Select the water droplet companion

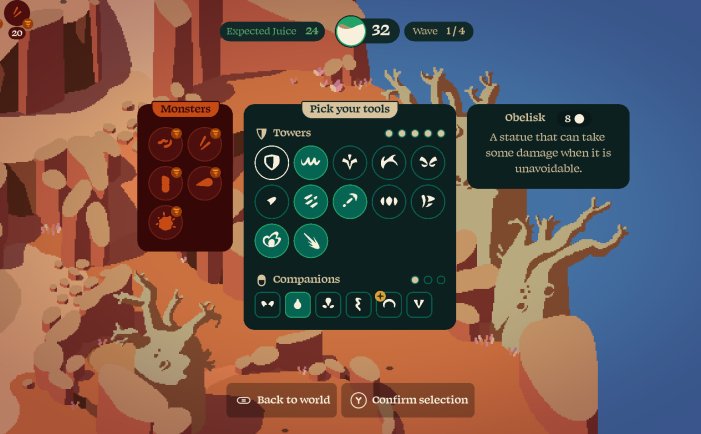click(298, 305)
